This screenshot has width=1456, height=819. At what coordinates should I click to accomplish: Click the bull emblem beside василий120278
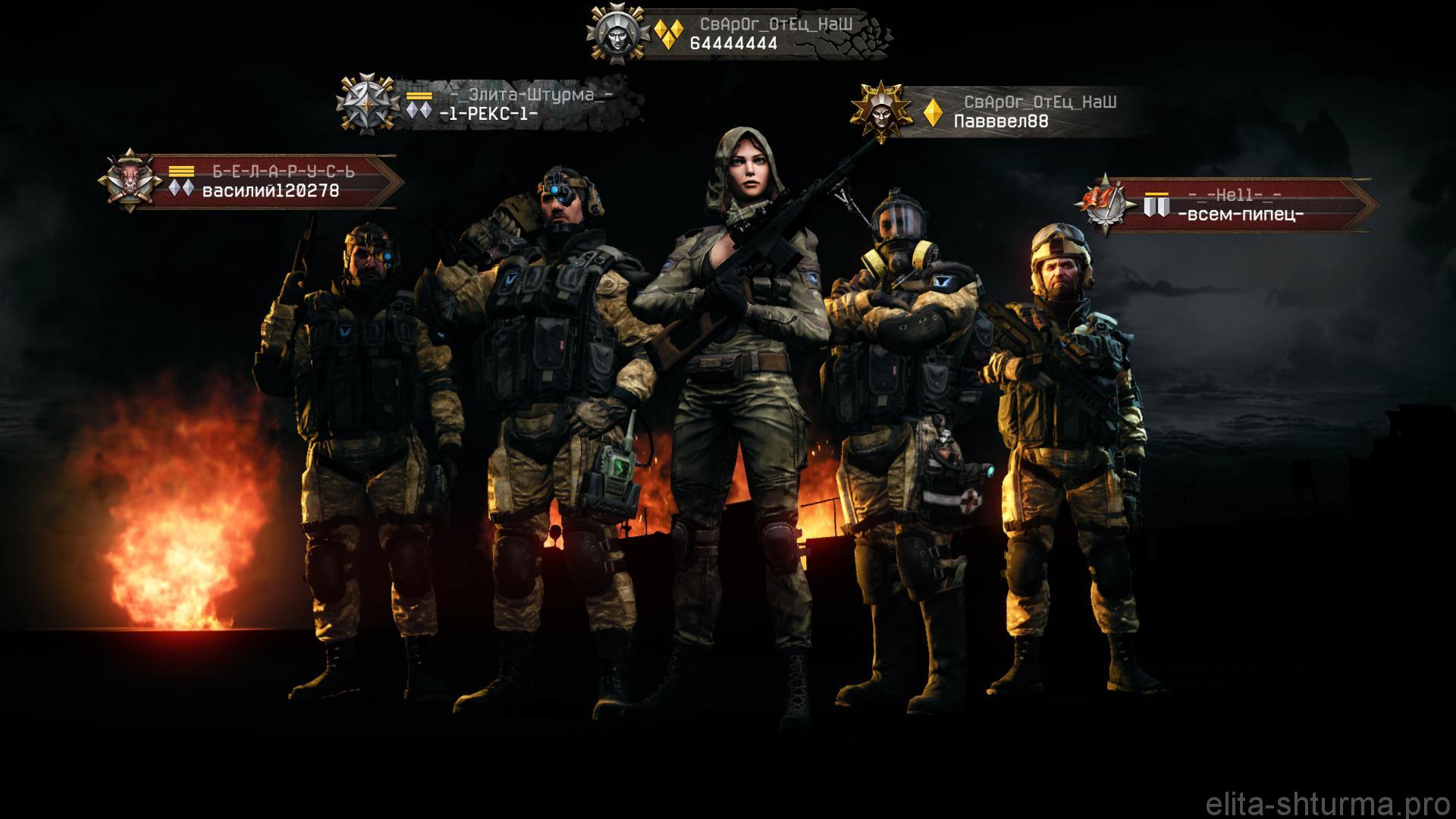point(127,181)
